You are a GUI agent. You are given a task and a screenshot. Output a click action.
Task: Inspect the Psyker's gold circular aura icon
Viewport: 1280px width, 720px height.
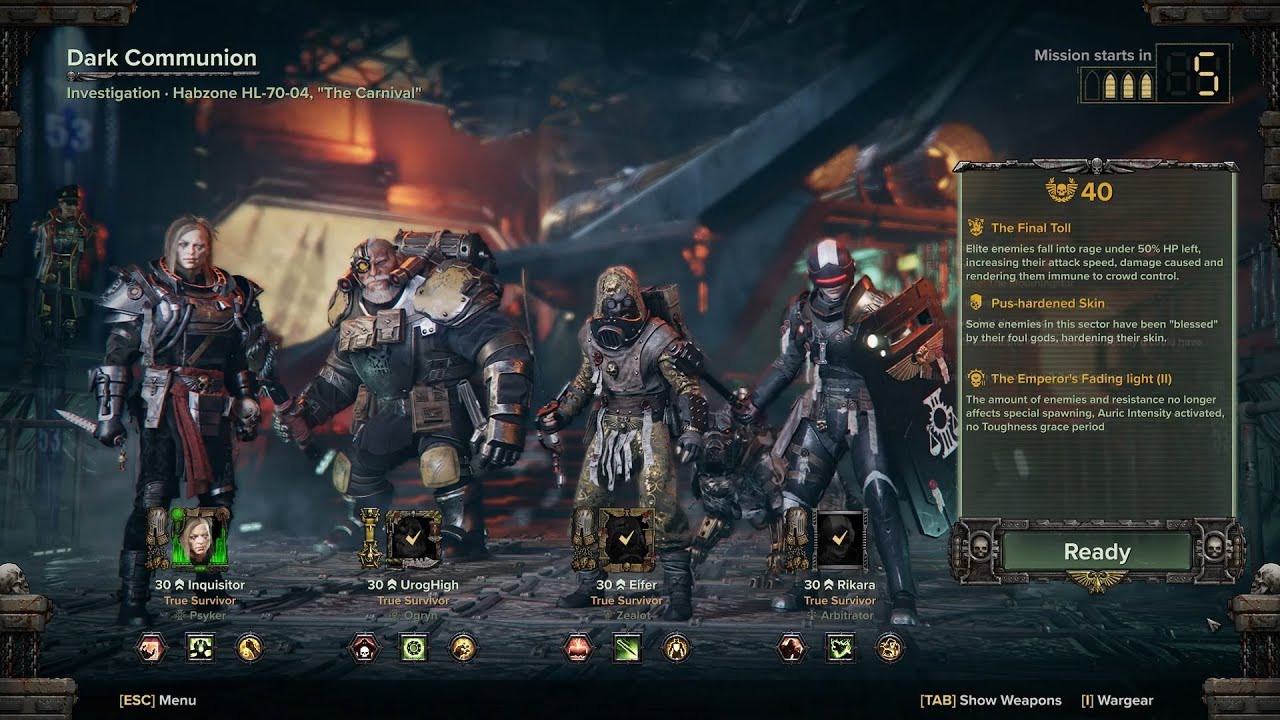coord(249,648)
